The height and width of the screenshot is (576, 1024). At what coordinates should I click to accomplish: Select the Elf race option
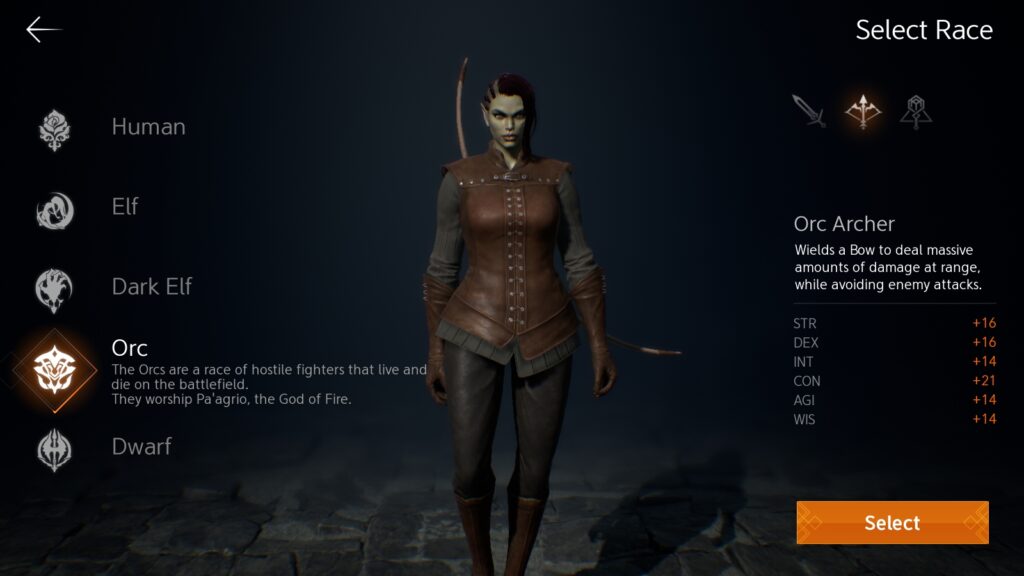point(125,207)
